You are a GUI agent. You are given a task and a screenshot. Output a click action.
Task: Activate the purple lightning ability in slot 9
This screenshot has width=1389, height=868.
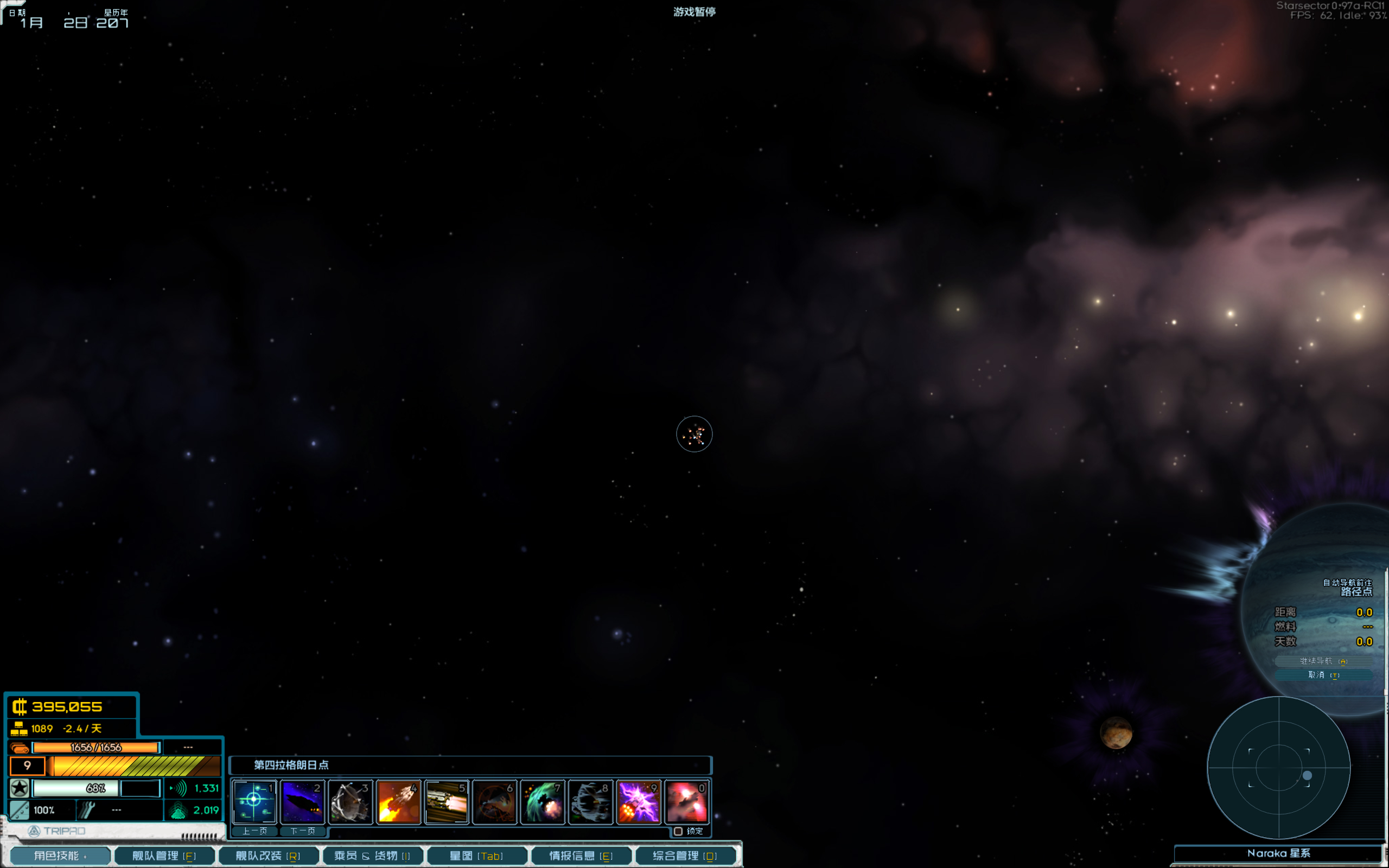[x=639, y=801]
